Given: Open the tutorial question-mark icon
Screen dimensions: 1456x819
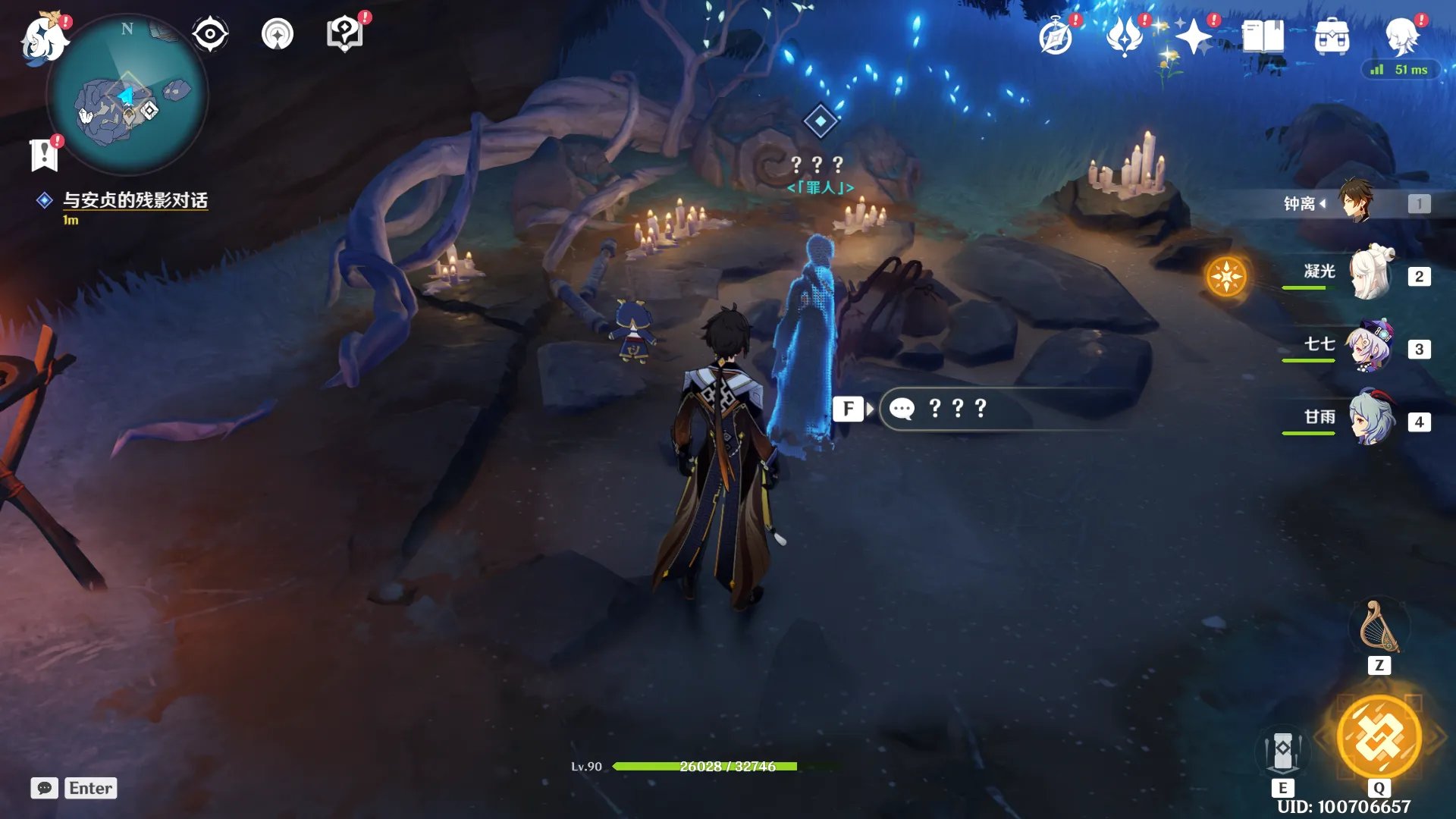Looking at the screenshot, I should [344, 35].
